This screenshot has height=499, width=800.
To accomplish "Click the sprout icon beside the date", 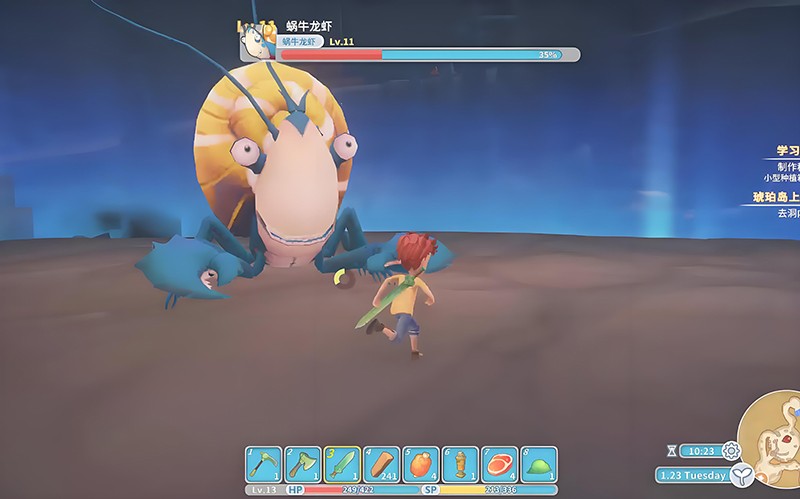I will coord(741,475).
